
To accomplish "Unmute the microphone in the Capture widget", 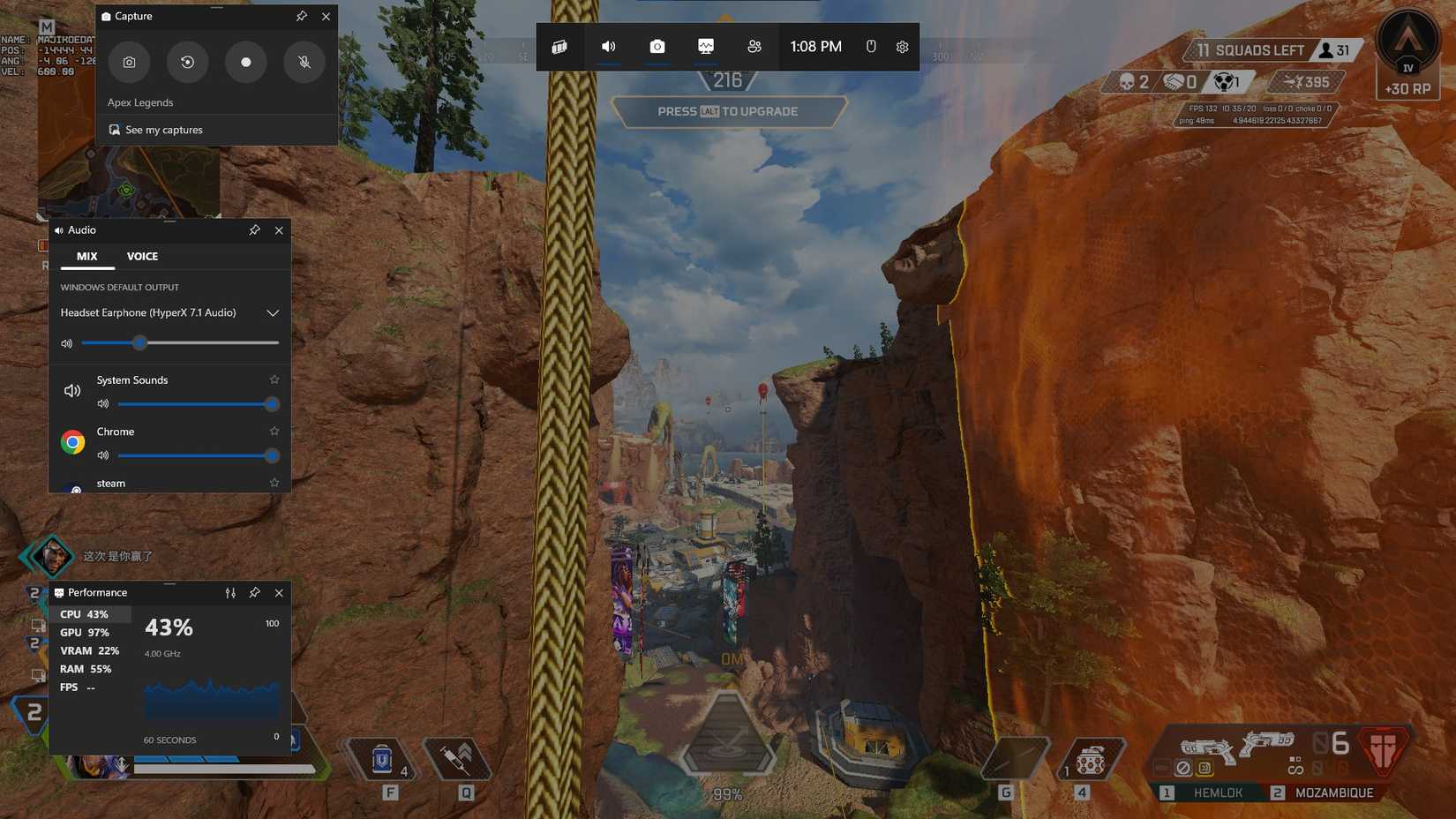I will 304,62.
